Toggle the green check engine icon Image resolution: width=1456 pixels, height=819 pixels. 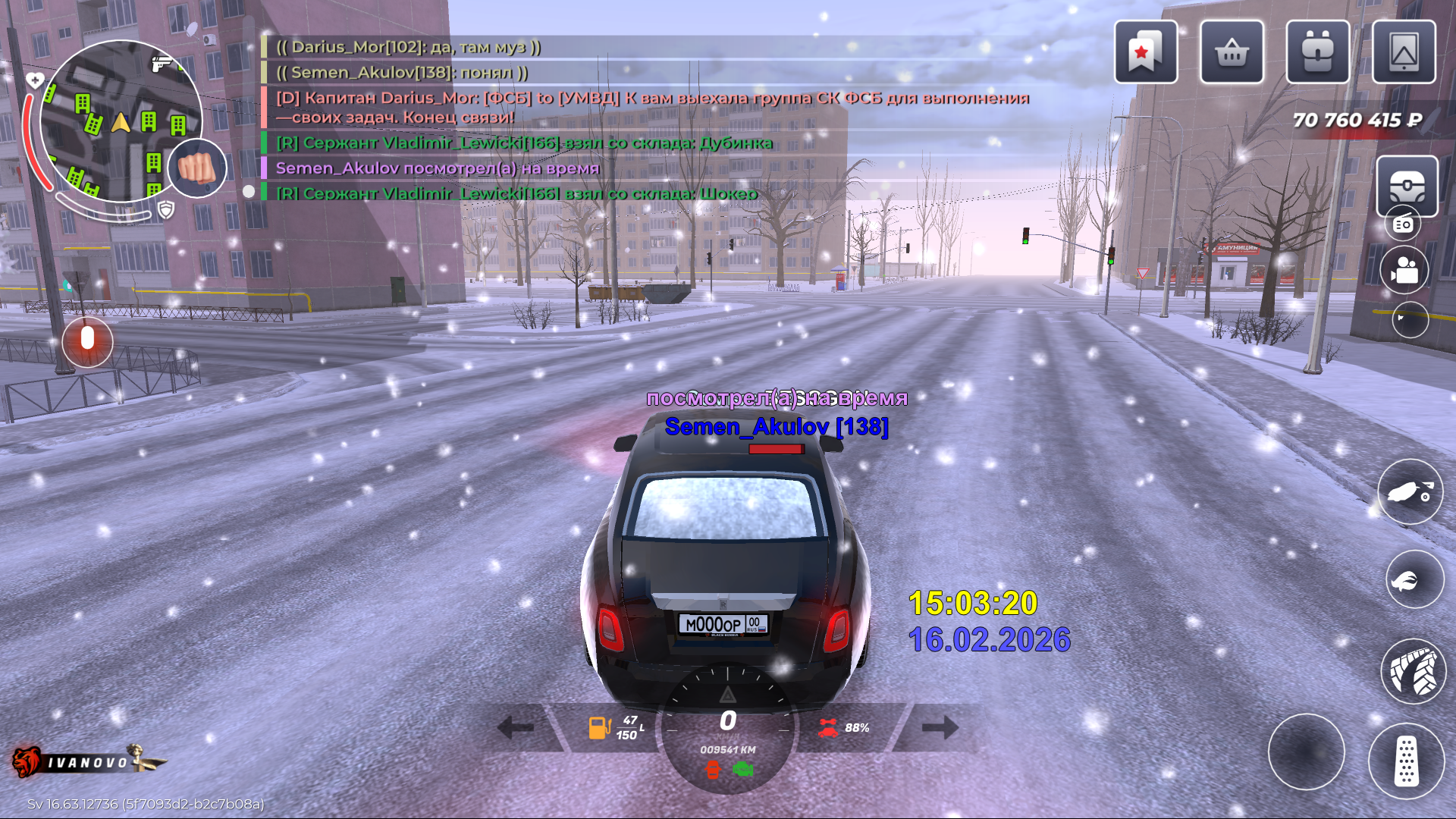[743, 770]
